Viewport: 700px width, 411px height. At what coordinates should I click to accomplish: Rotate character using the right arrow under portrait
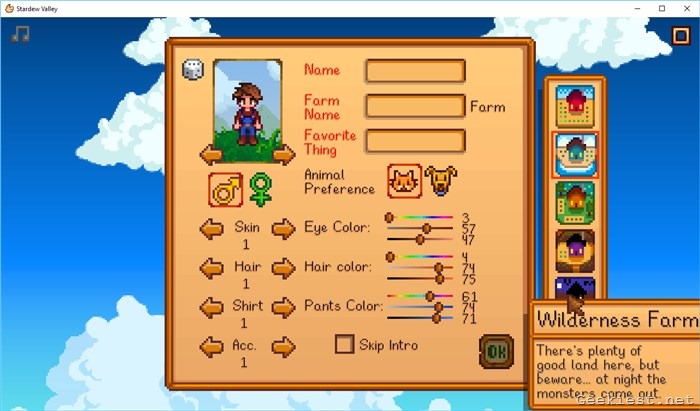click(283, 153)
